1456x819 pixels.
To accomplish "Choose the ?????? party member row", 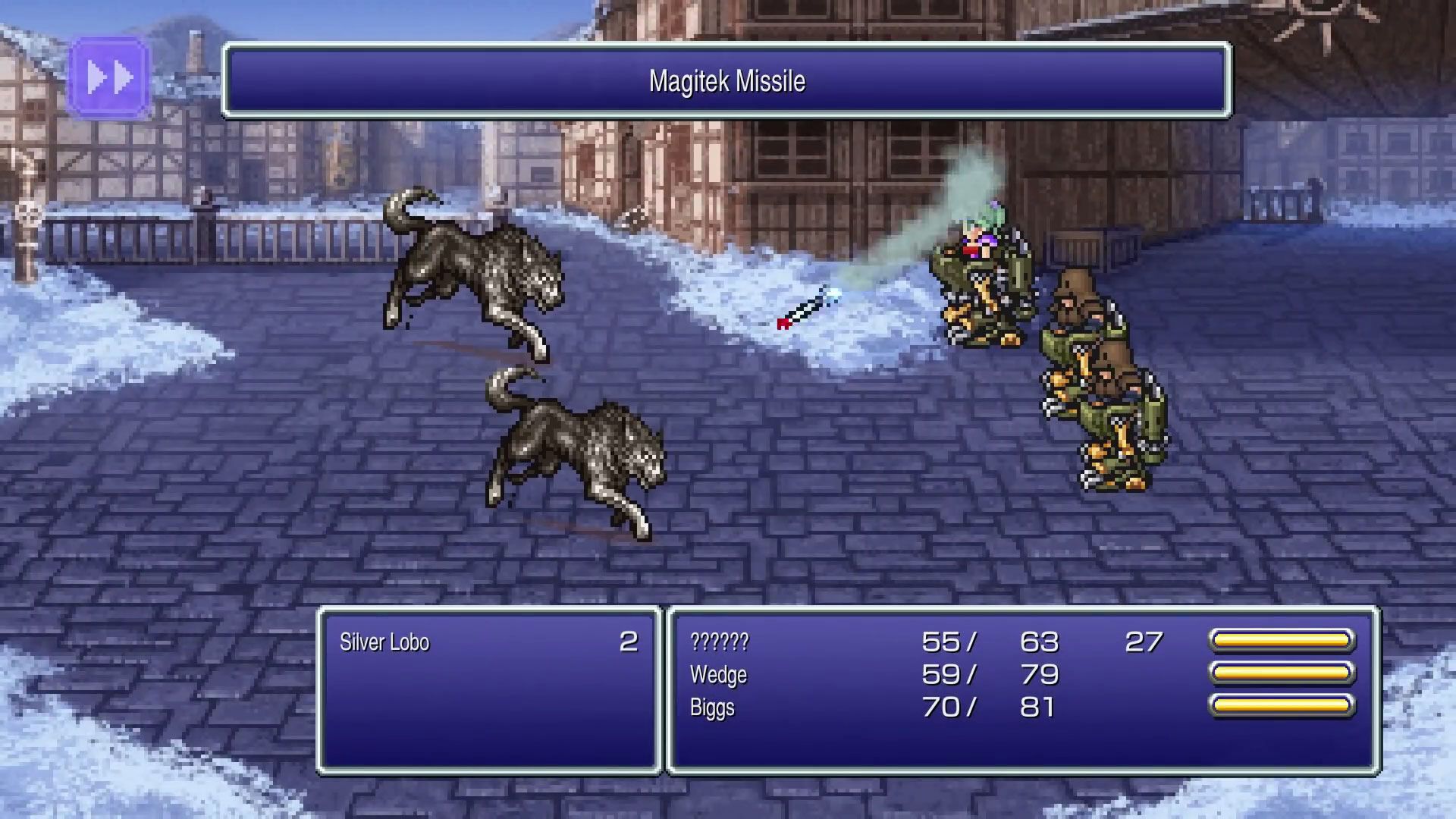I will point(719,642).
